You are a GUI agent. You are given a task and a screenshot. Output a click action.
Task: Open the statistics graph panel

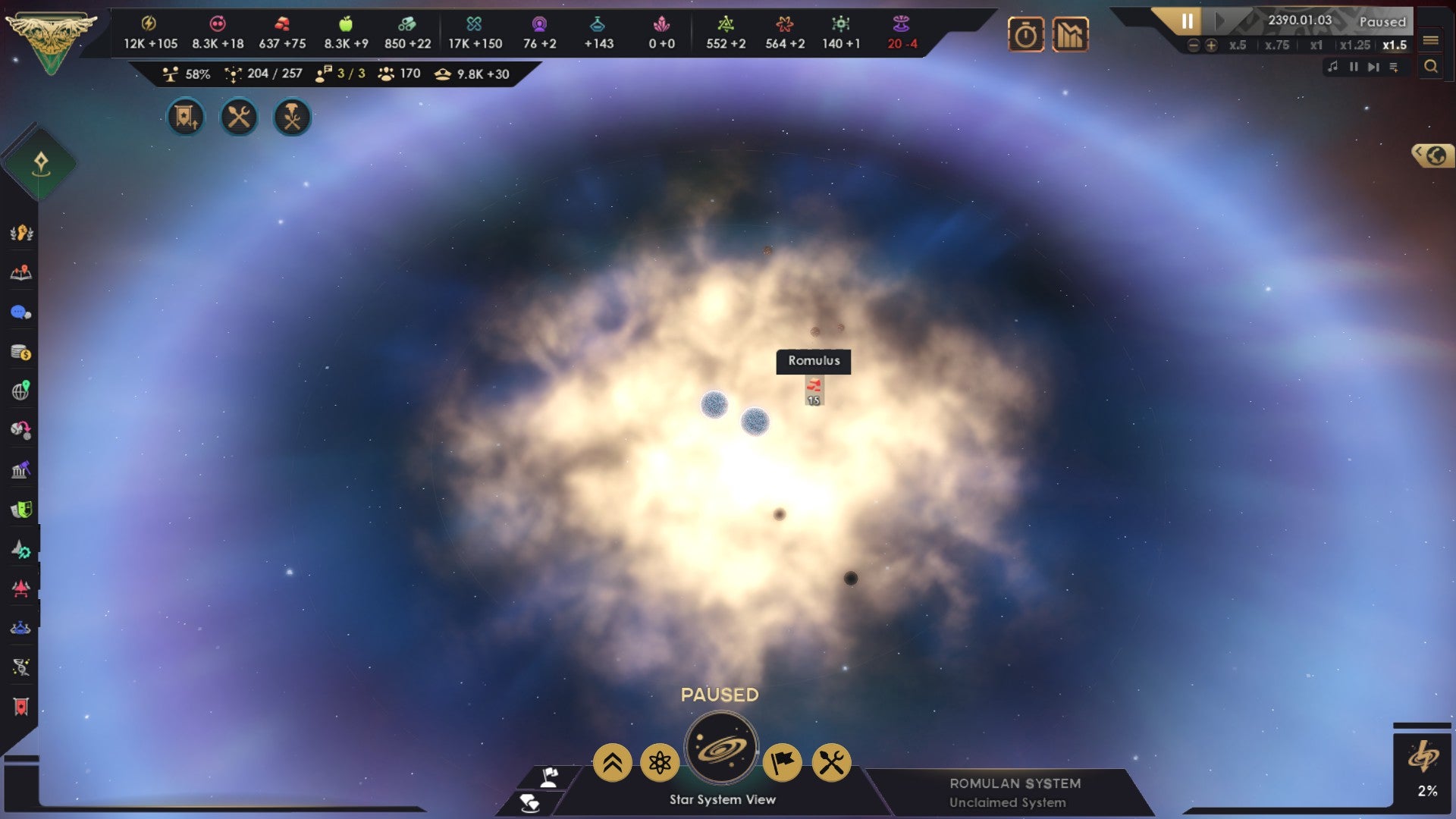[1072, 34]
